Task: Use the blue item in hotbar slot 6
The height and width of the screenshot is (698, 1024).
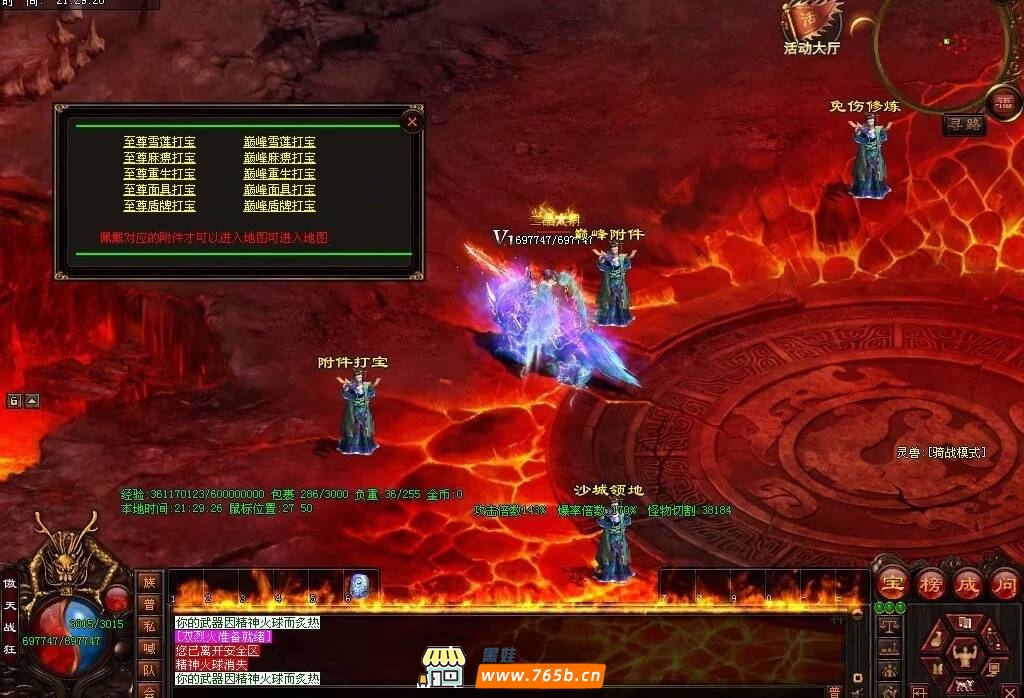Action: 358,586
